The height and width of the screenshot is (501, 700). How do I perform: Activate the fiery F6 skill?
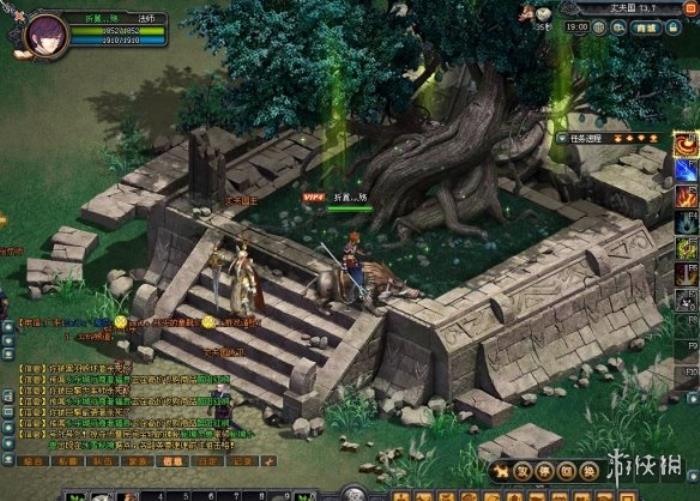(687, 275)
